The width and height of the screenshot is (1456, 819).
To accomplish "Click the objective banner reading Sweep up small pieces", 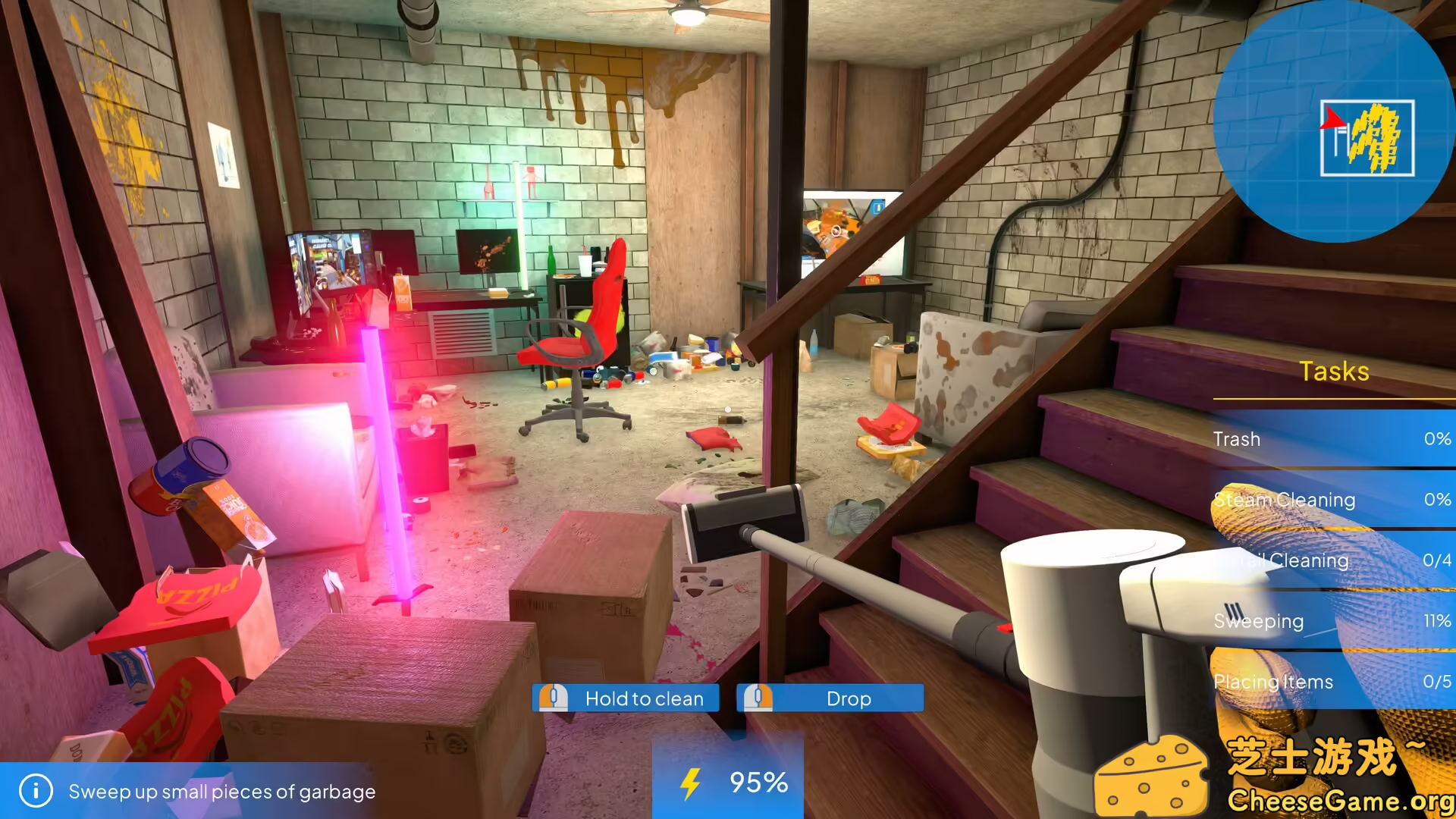I will pyautogui.click(x=220, y=792).
